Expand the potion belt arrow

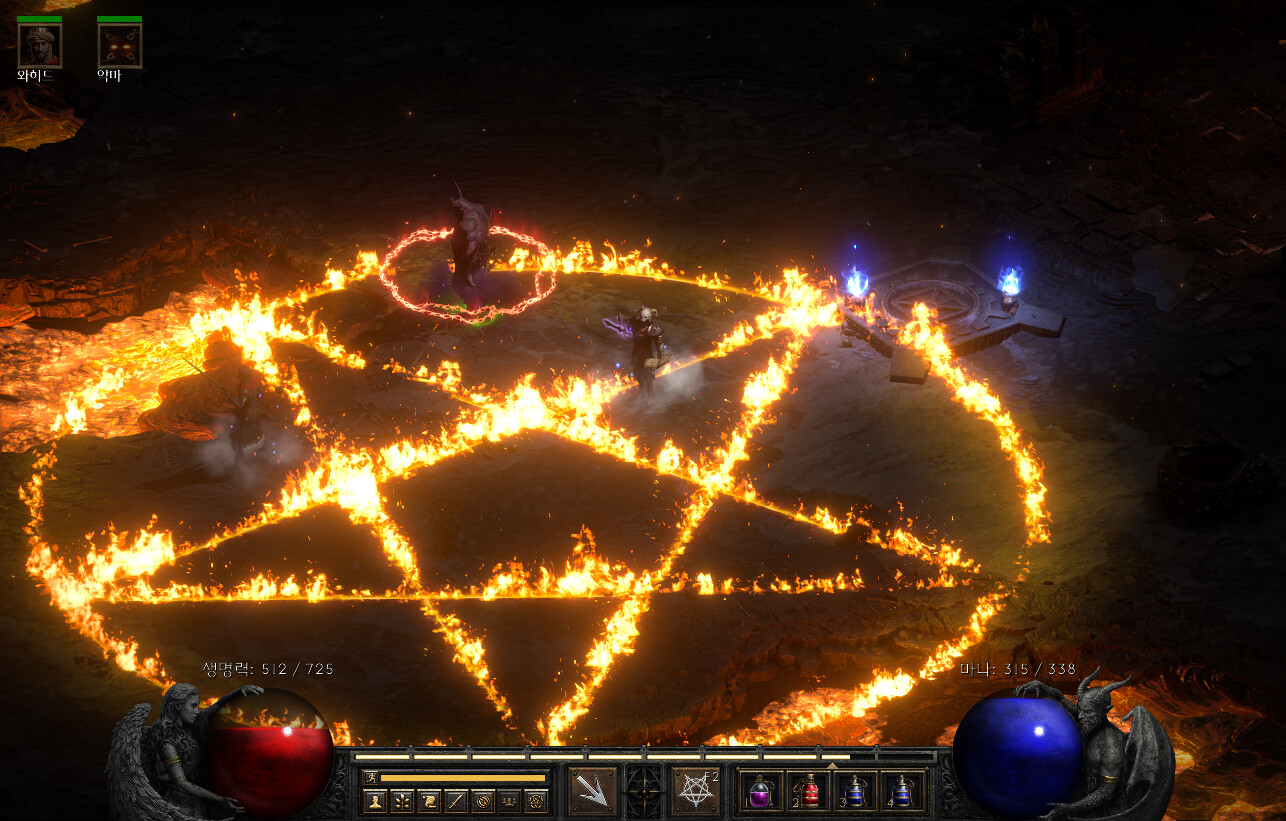(x=832, y=765)
